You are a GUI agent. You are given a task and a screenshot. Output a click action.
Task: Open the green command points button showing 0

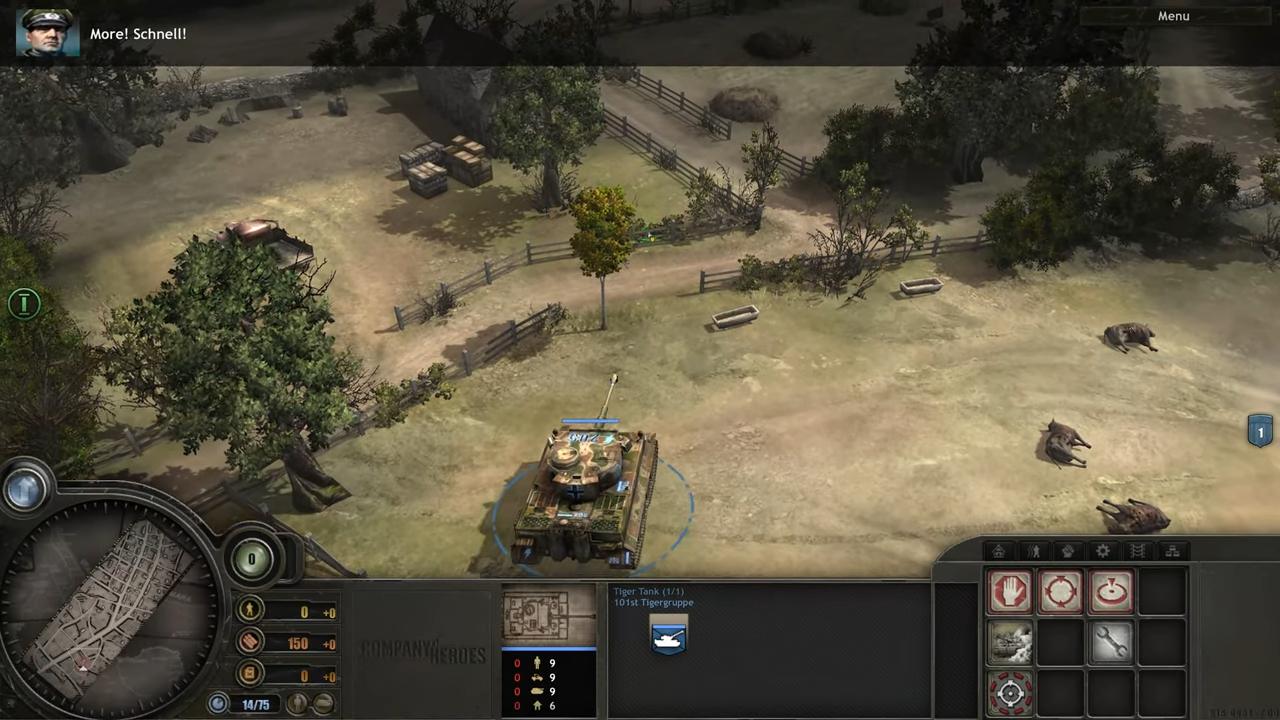(252, 559)
